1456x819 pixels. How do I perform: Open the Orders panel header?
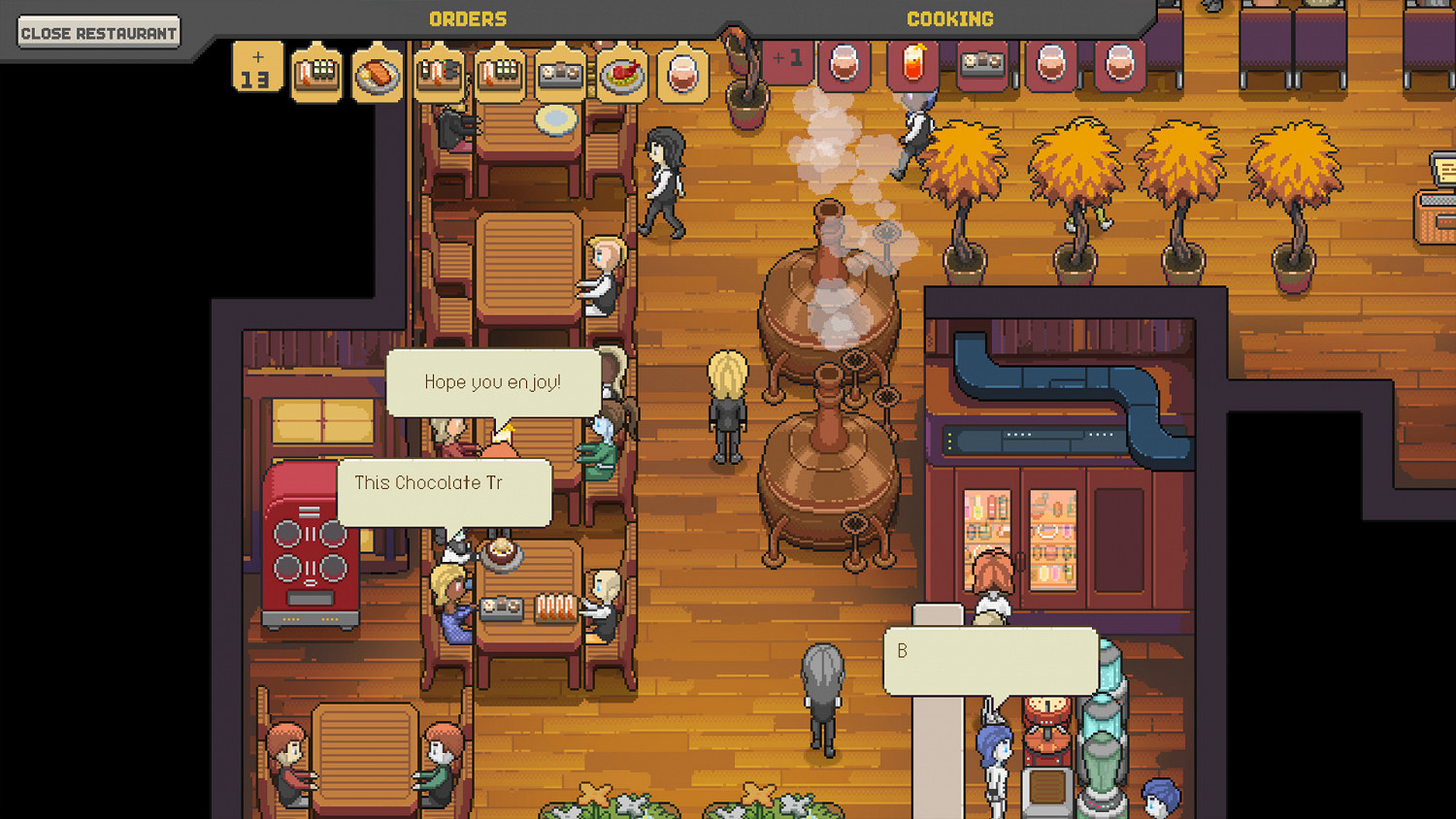pyautogui.click(x=468, y=17)
